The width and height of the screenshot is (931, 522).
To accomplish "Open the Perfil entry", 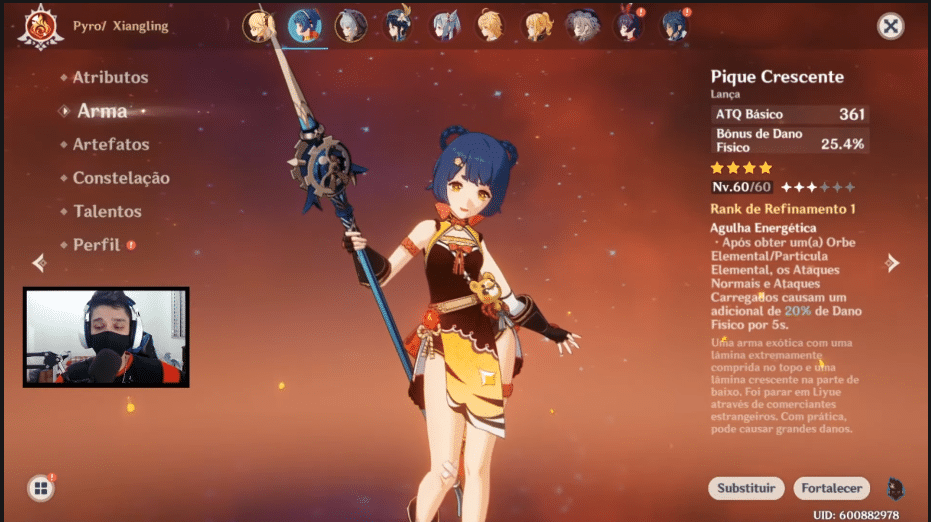I will tap(96, 245).
